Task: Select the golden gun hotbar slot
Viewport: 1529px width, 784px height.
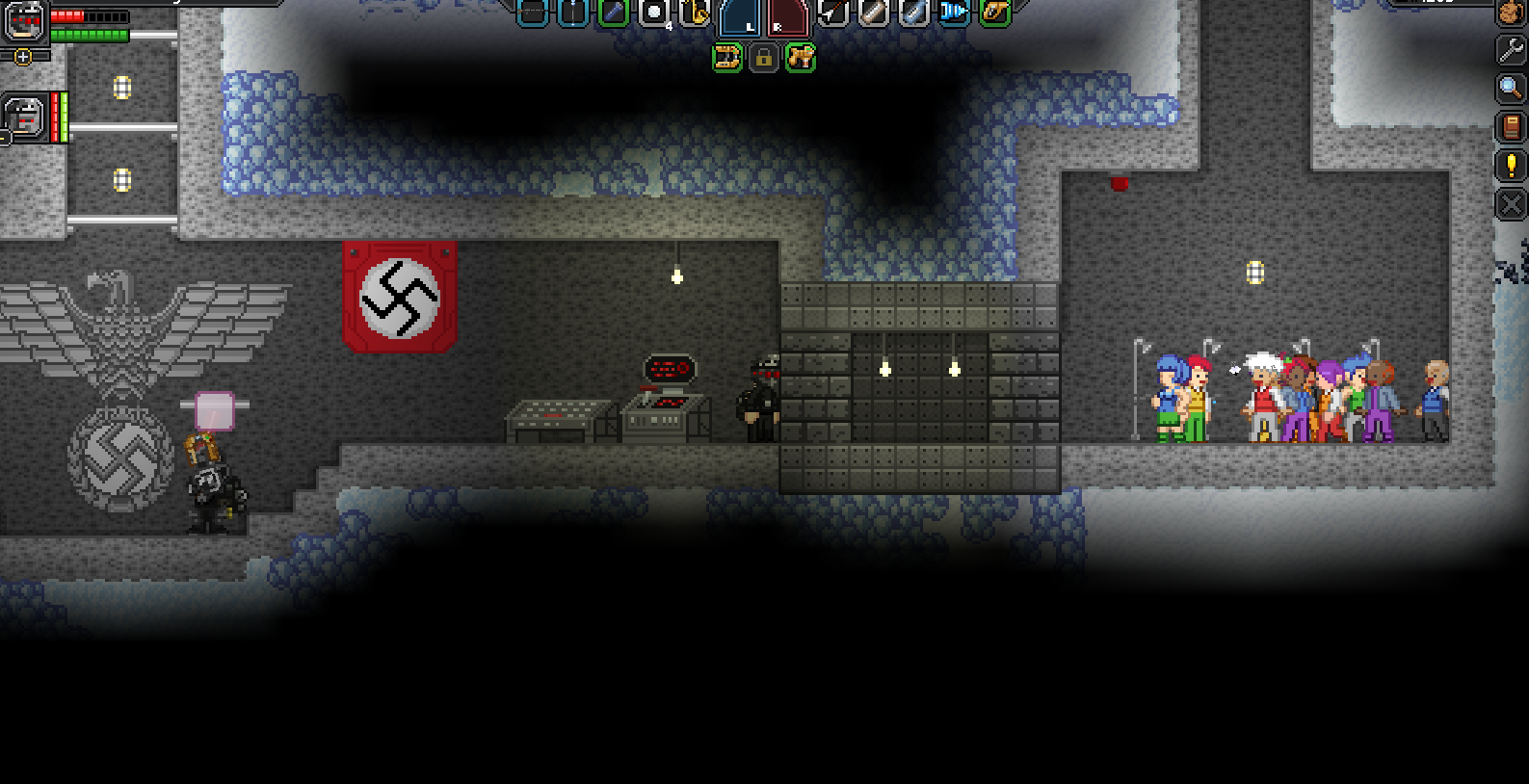Action: point(994,13)
